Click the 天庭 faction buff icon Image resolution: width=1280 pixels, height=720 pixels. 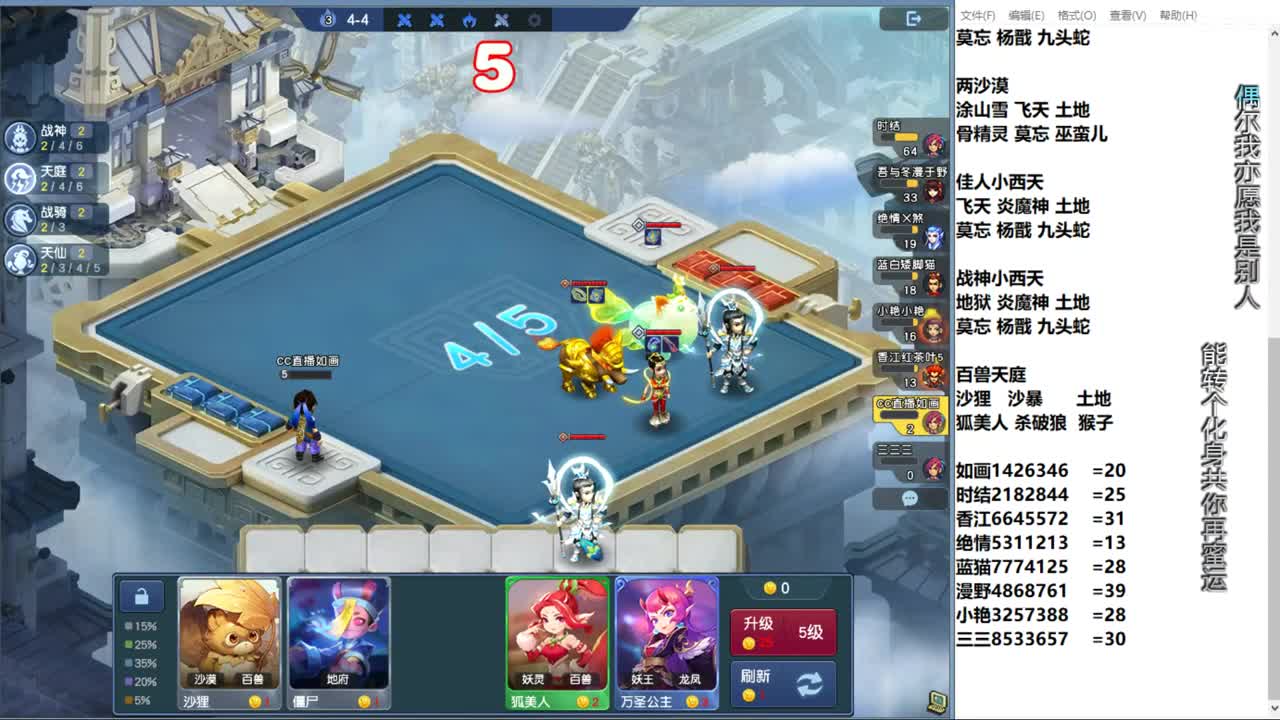click(17, 177)
